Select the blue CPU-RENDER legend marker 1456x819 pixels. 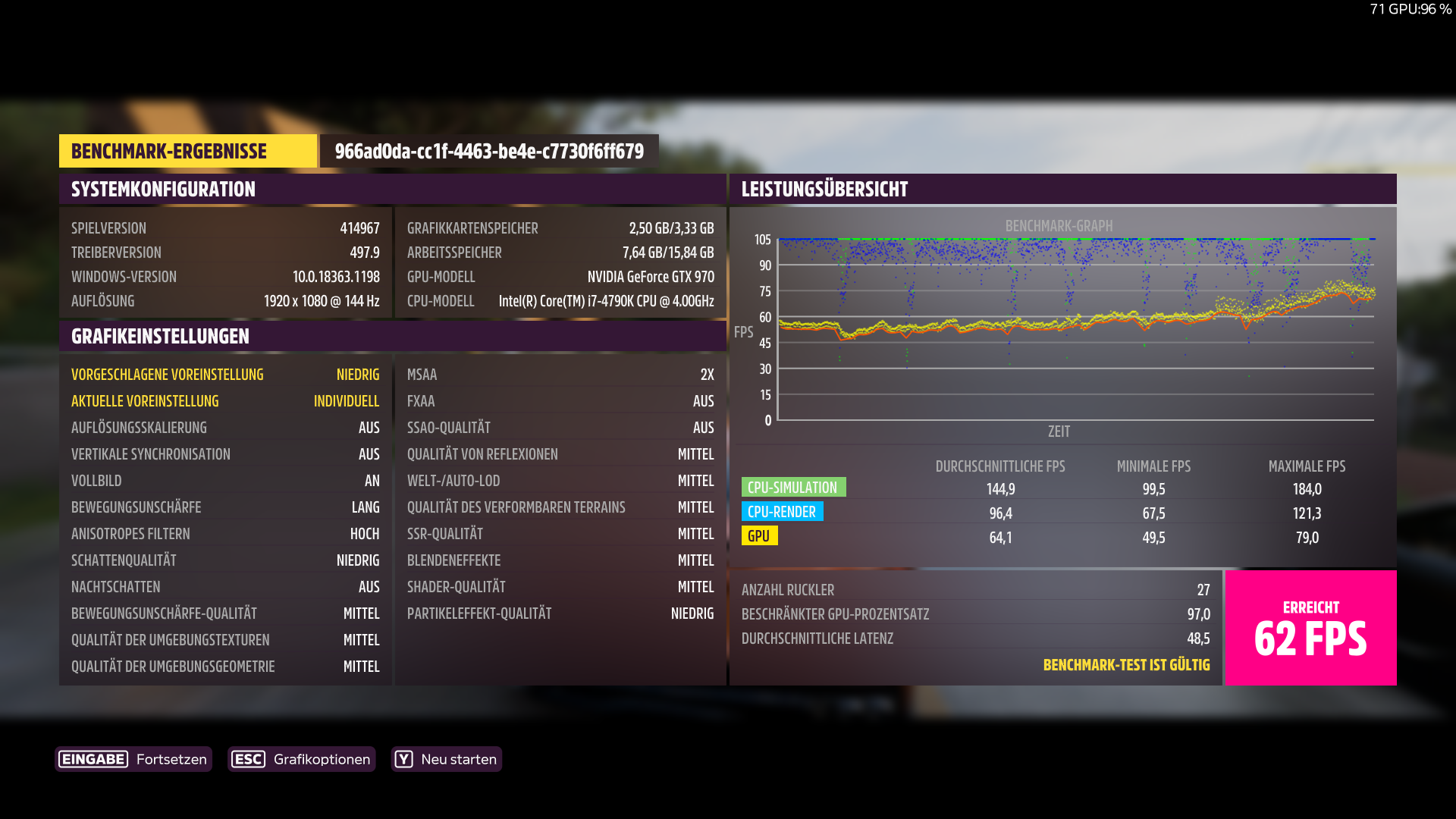[x=783, y=512]
